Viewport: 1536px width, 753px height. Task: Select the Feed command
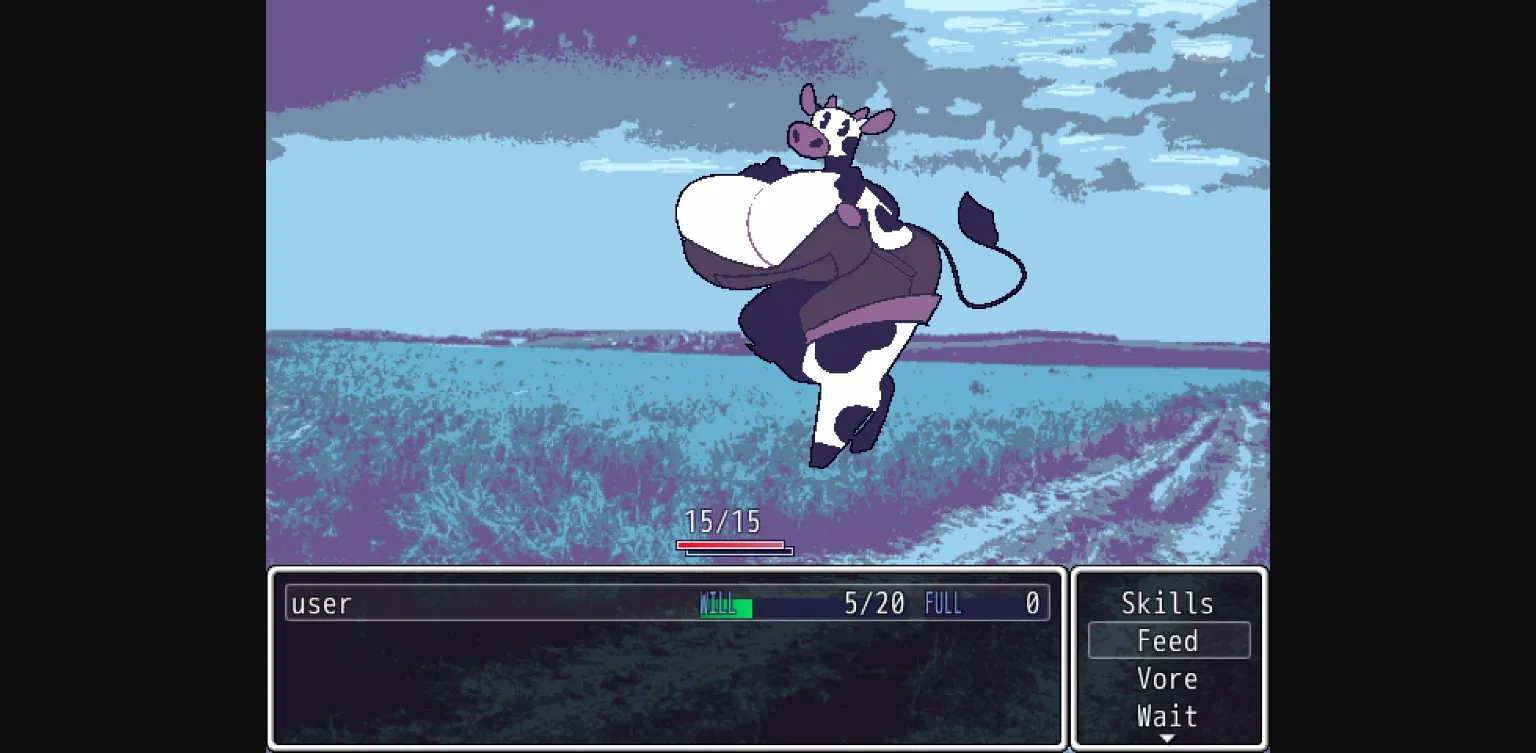pos(1168,640)
